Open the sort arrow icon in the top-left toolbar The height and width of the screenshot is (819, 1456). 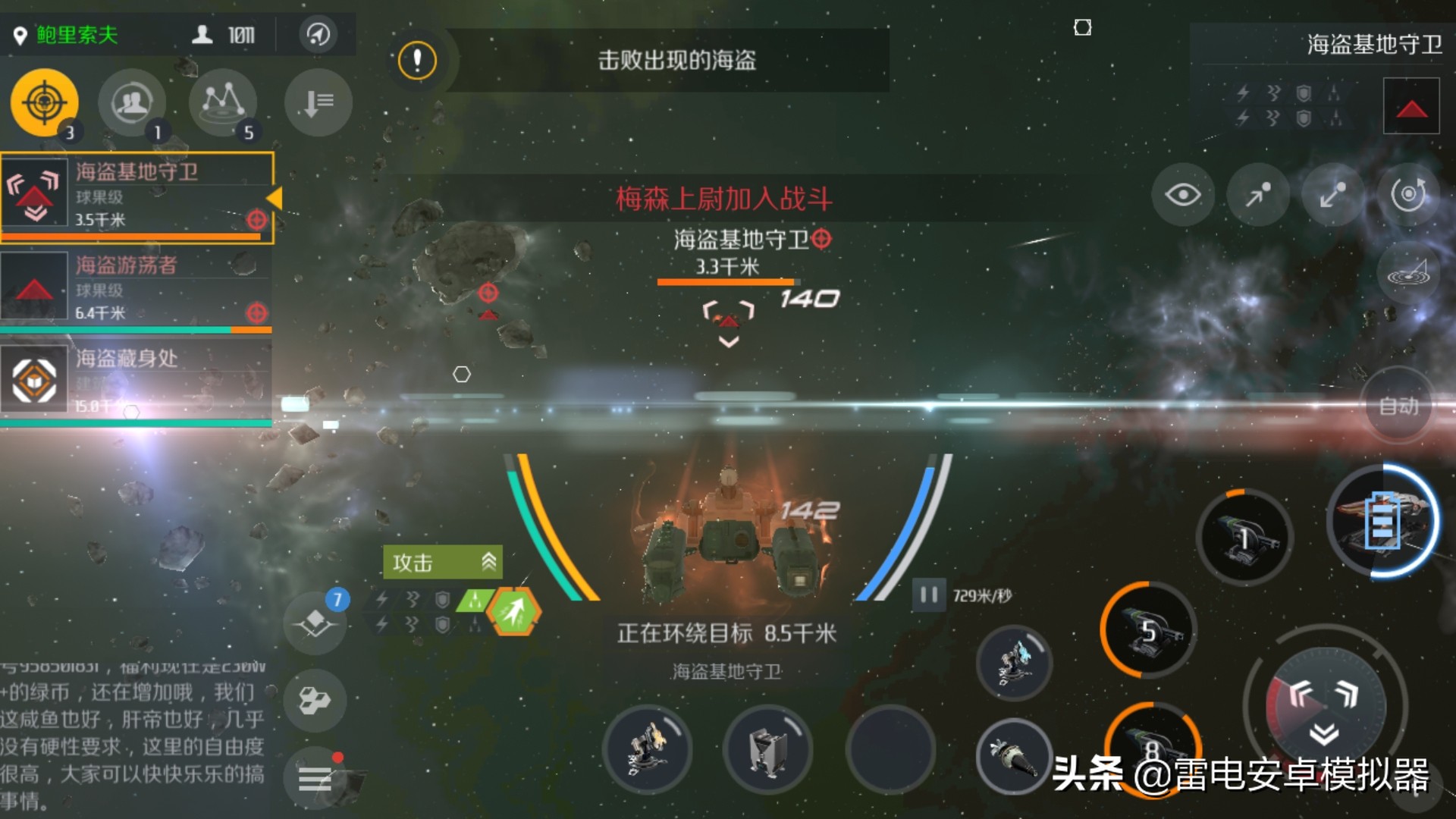pos(316,102)
